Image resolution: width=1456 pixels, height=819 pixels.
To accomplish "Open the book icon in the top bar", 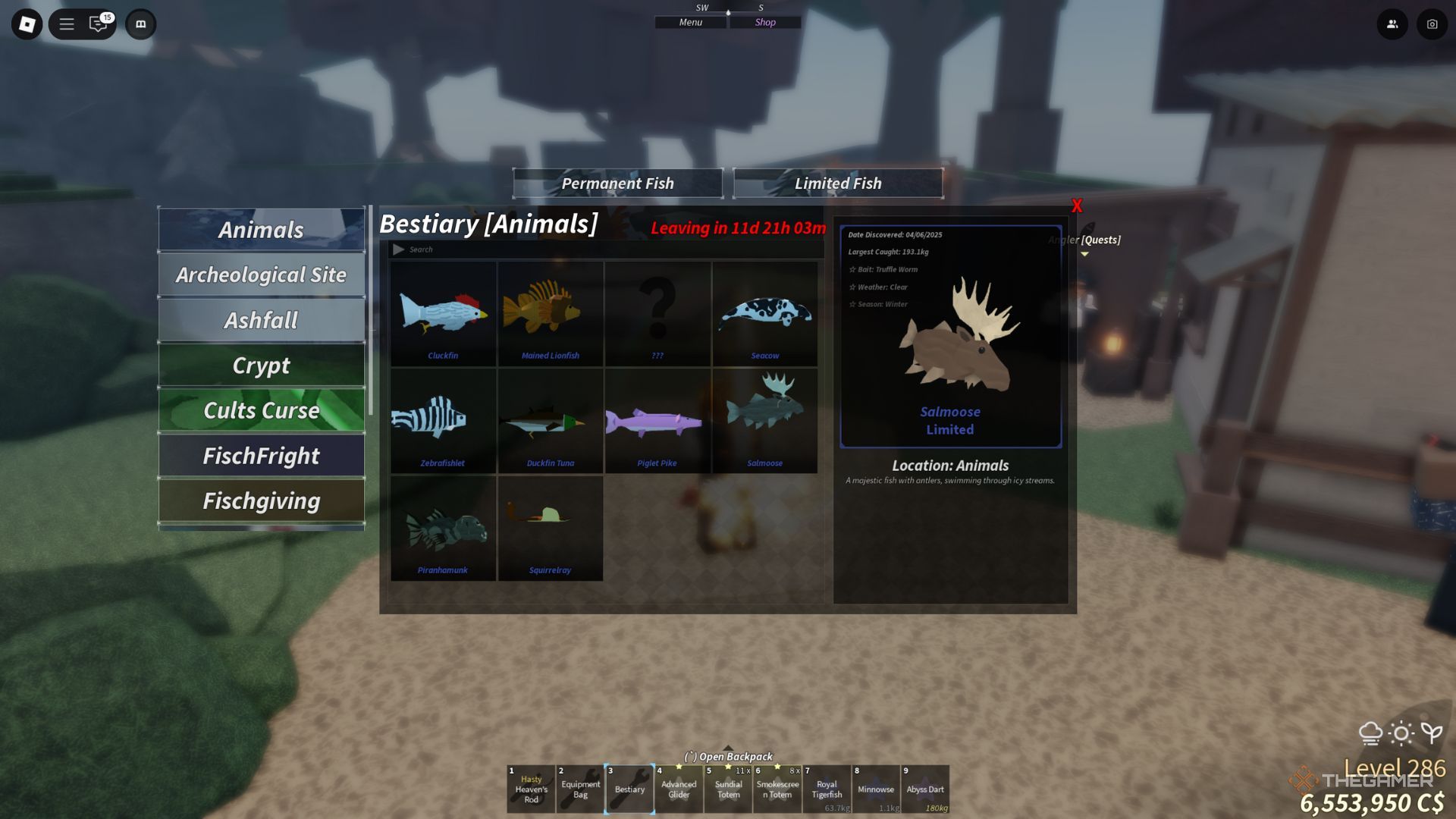I will pyautogui.click(x=140, y=24).
